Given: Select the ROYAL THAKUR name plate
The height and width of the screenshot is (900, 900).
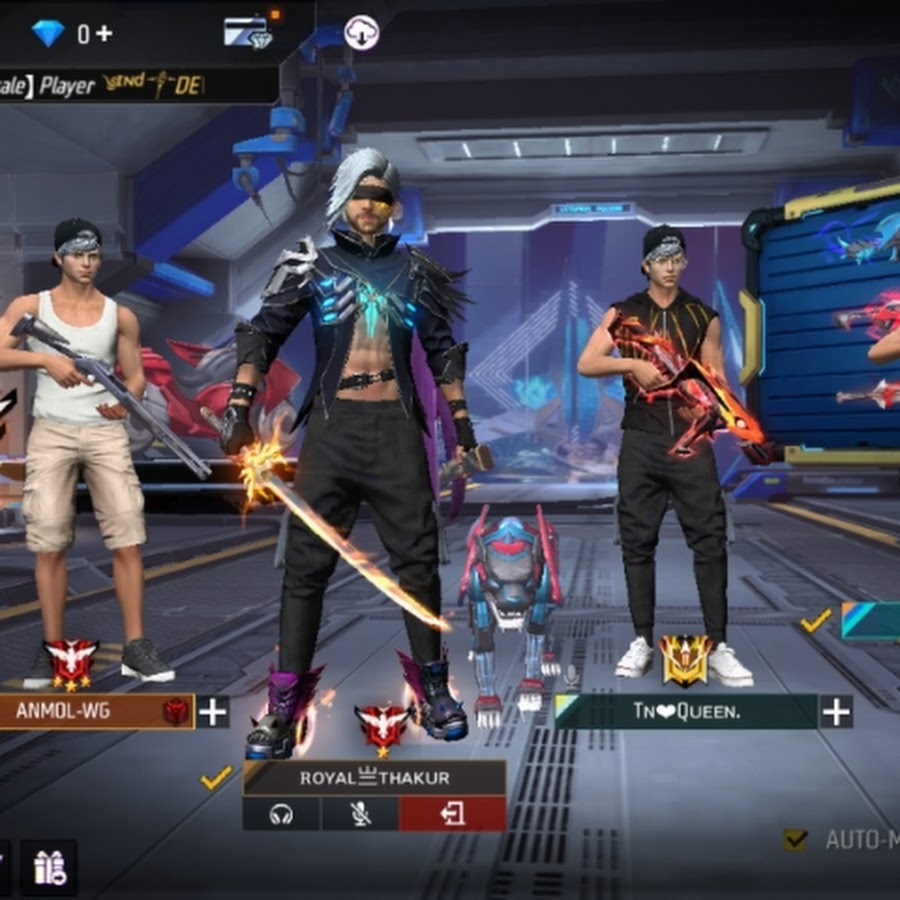Looking at the screenshot, I should point(374,777).
